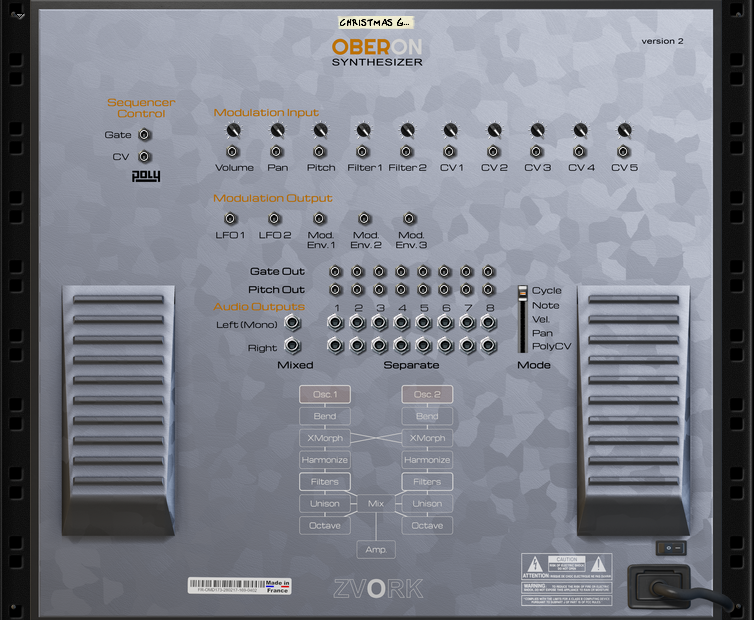The image size is (754, 620).
Task: Click the Sequencer Control CV input jack
Action: (x=145, y=156)
